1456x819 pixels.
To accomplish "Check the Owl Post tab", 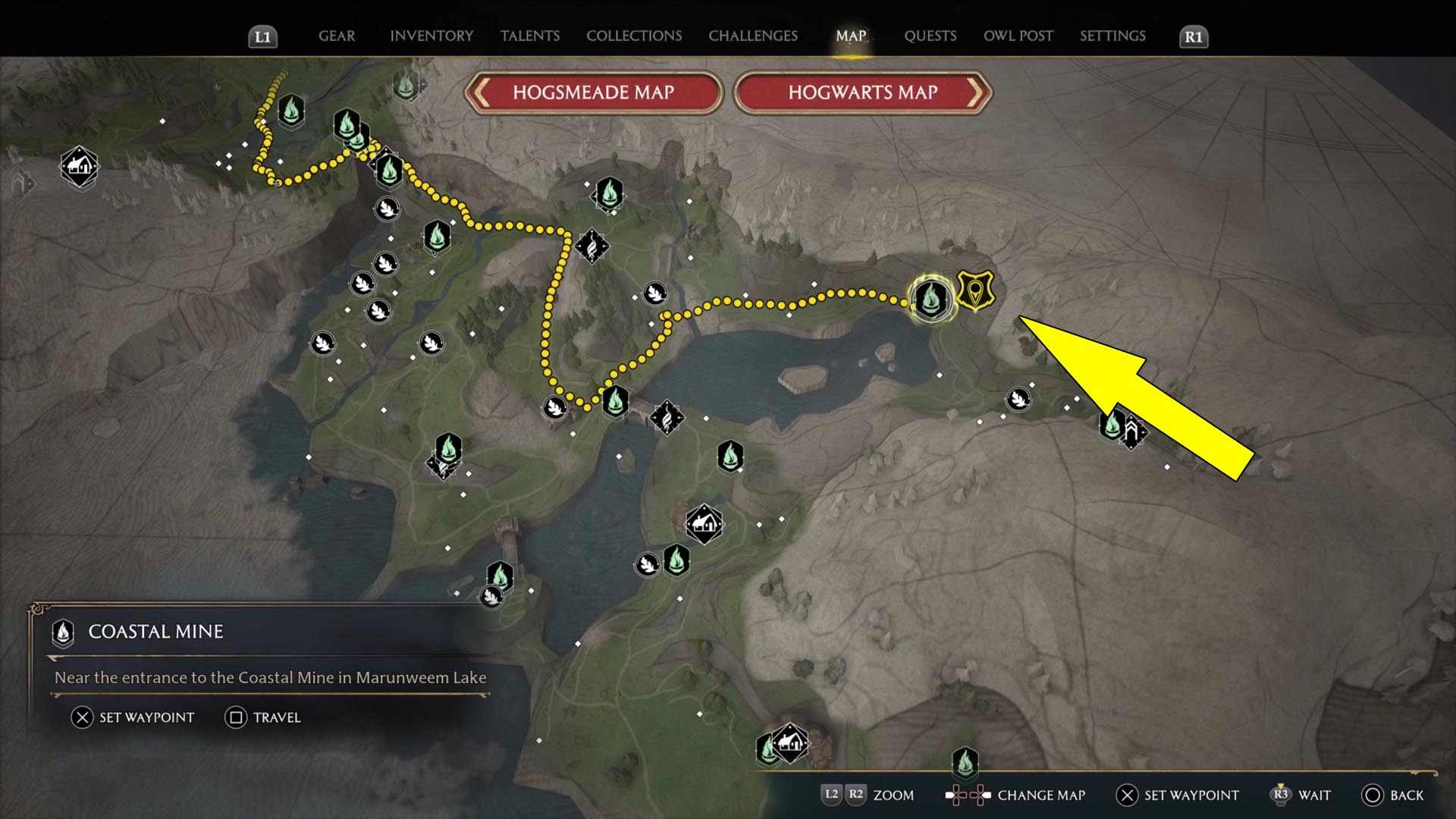I will coord(1018,36).
